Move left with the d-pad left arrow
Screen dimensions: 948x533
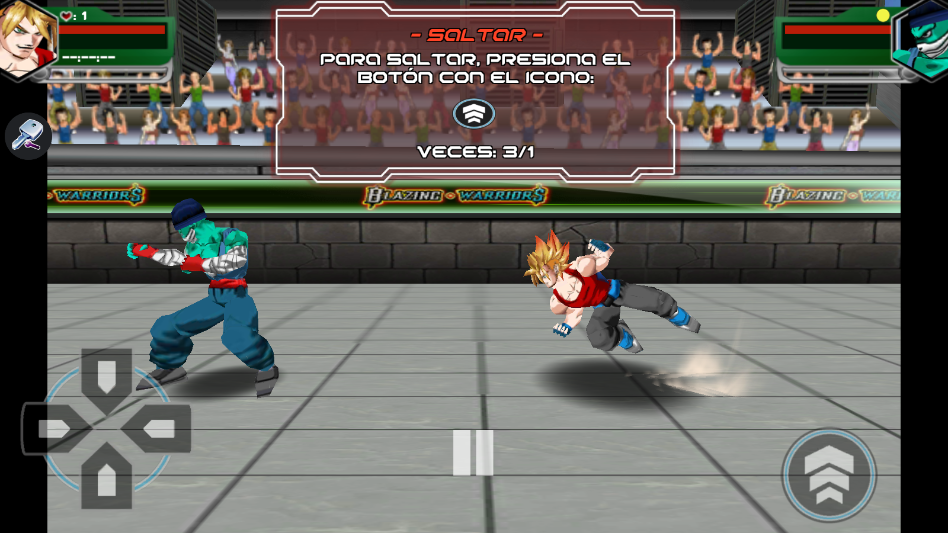coord(55,429)
